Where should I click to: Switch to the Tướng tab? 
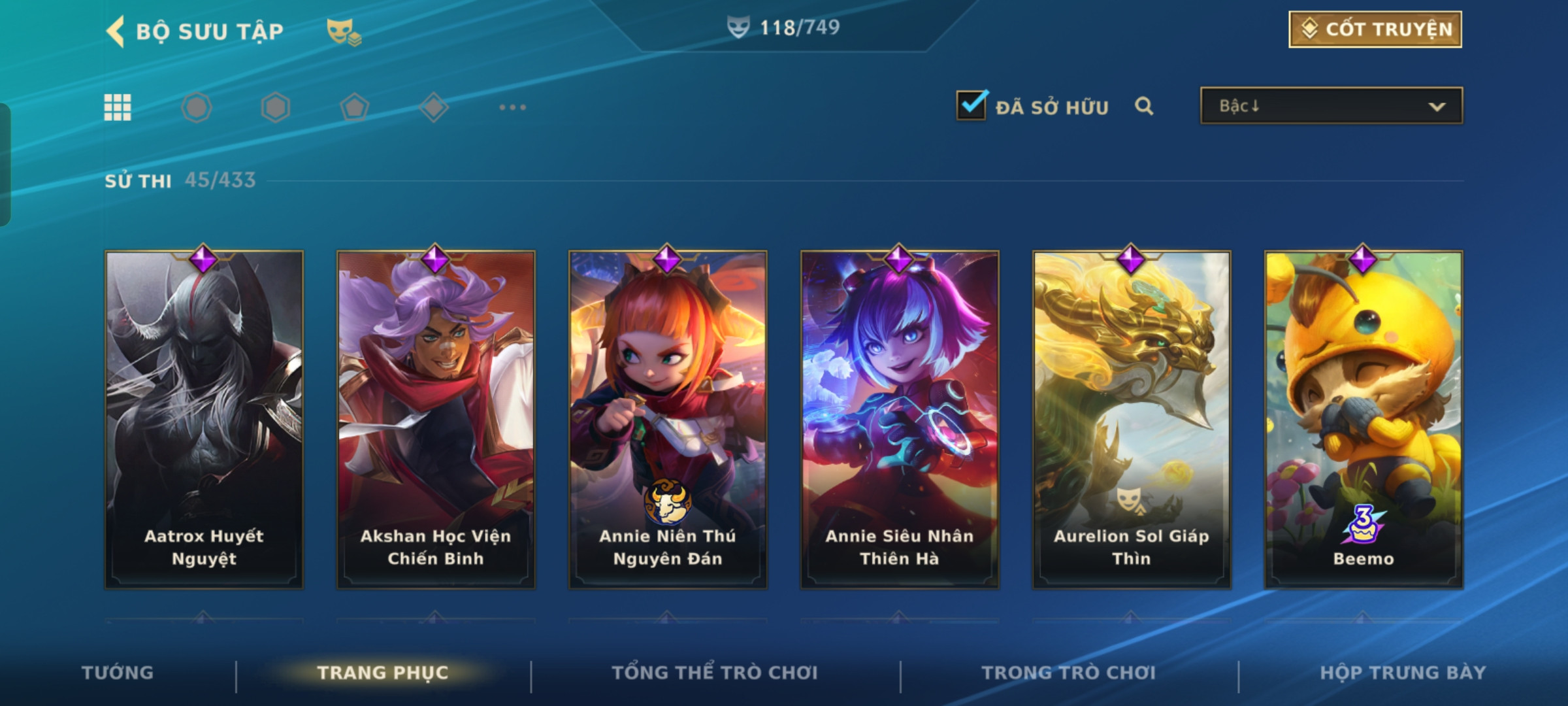pyautogui.click(x=118, y=673)
